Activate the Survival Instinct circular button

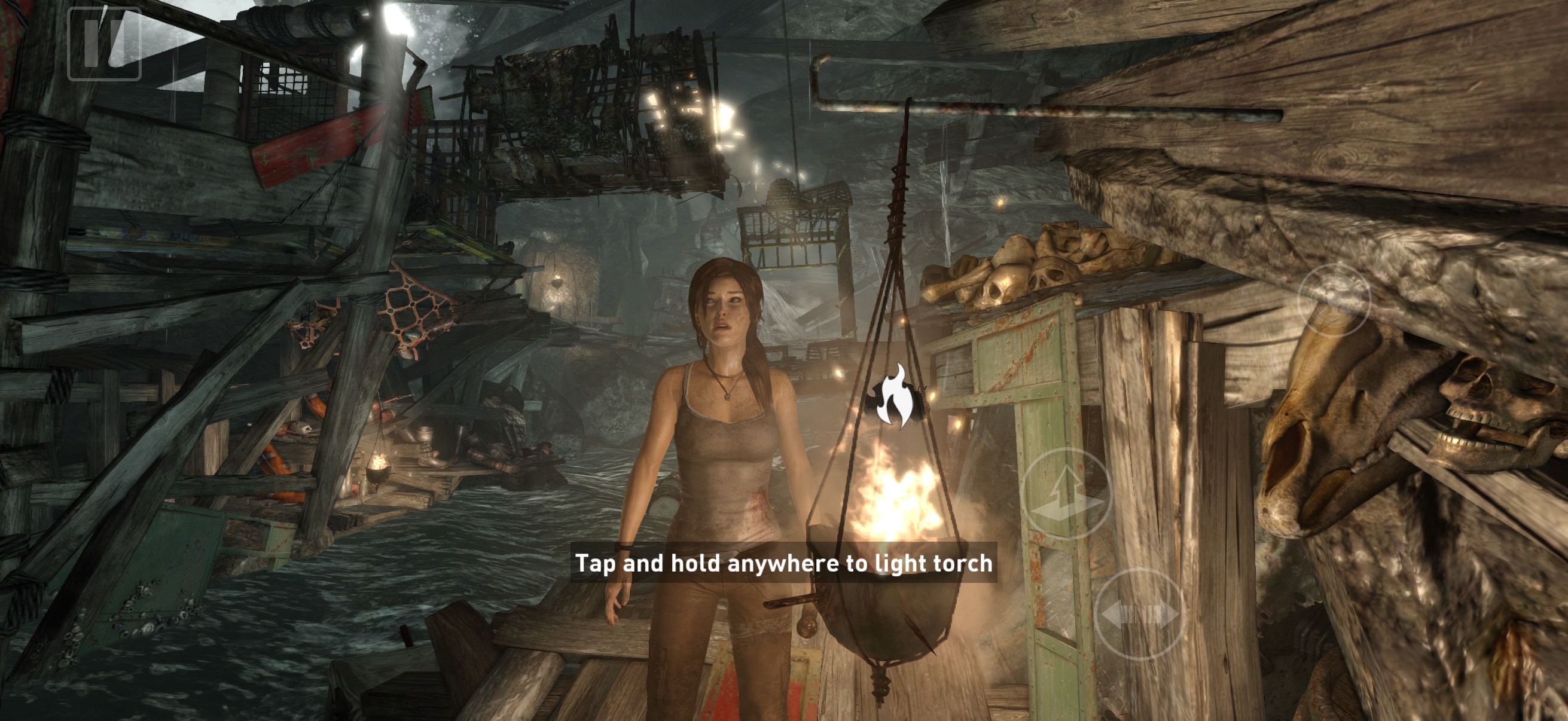pos(1334,300)
